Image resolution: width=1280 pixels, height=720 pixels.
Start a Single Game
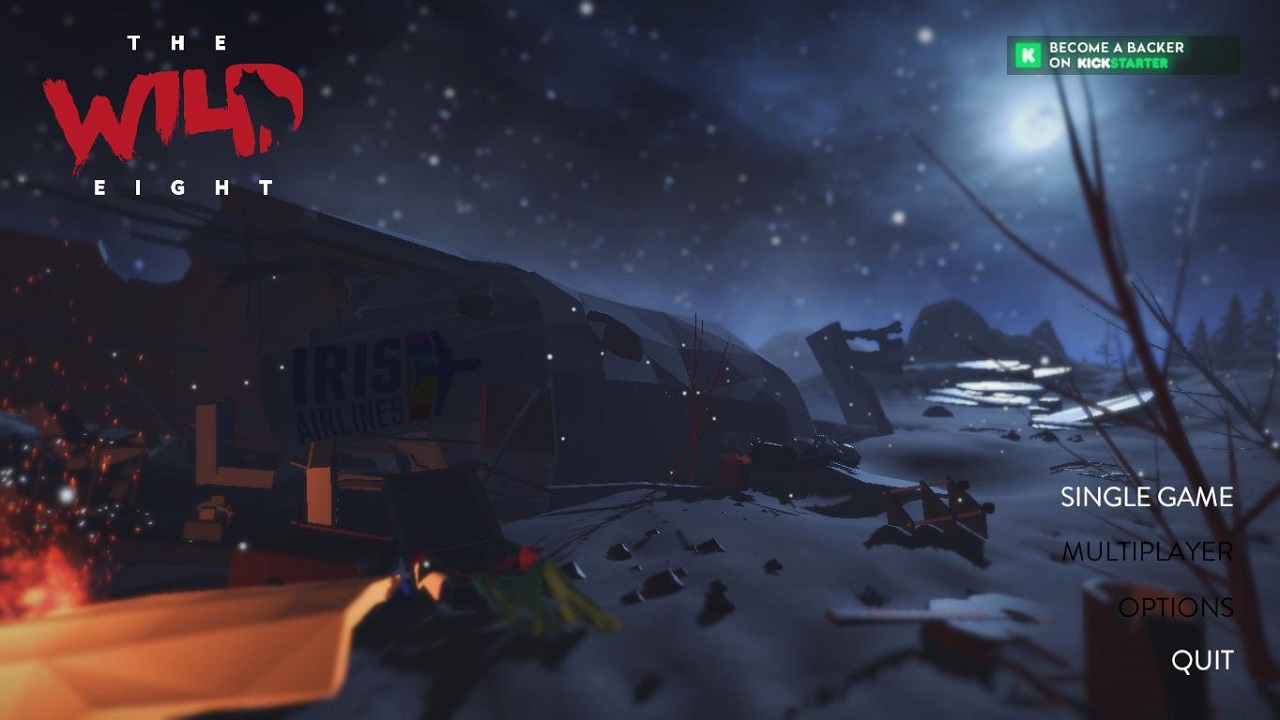[x=1146, y=497]
